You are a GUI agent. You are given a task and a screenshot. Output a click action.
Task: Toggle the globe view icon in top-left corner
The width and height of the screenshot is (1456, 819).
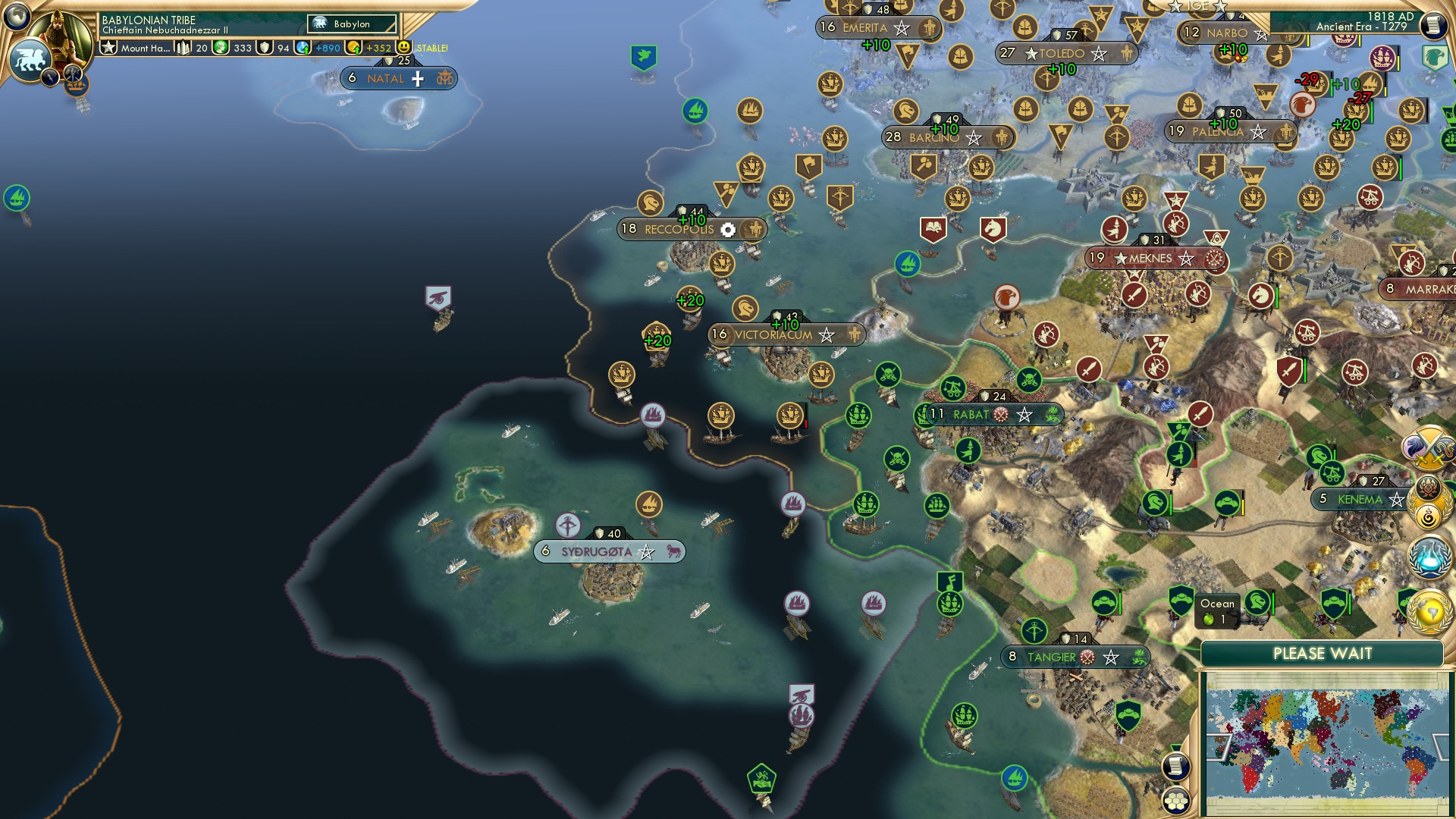17,17
